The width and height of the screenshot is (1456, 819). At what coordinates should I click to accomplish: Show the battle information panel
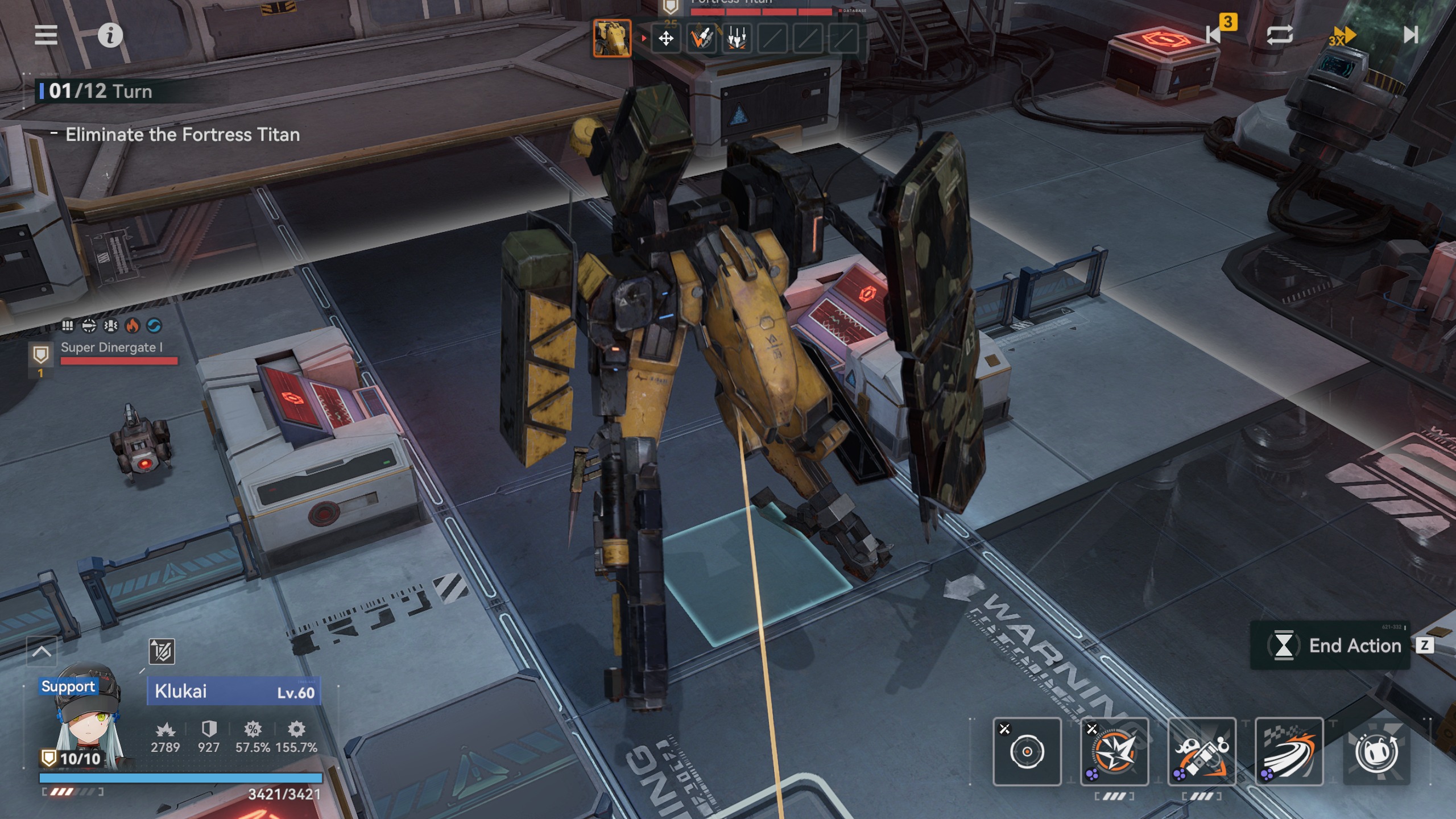110,36
